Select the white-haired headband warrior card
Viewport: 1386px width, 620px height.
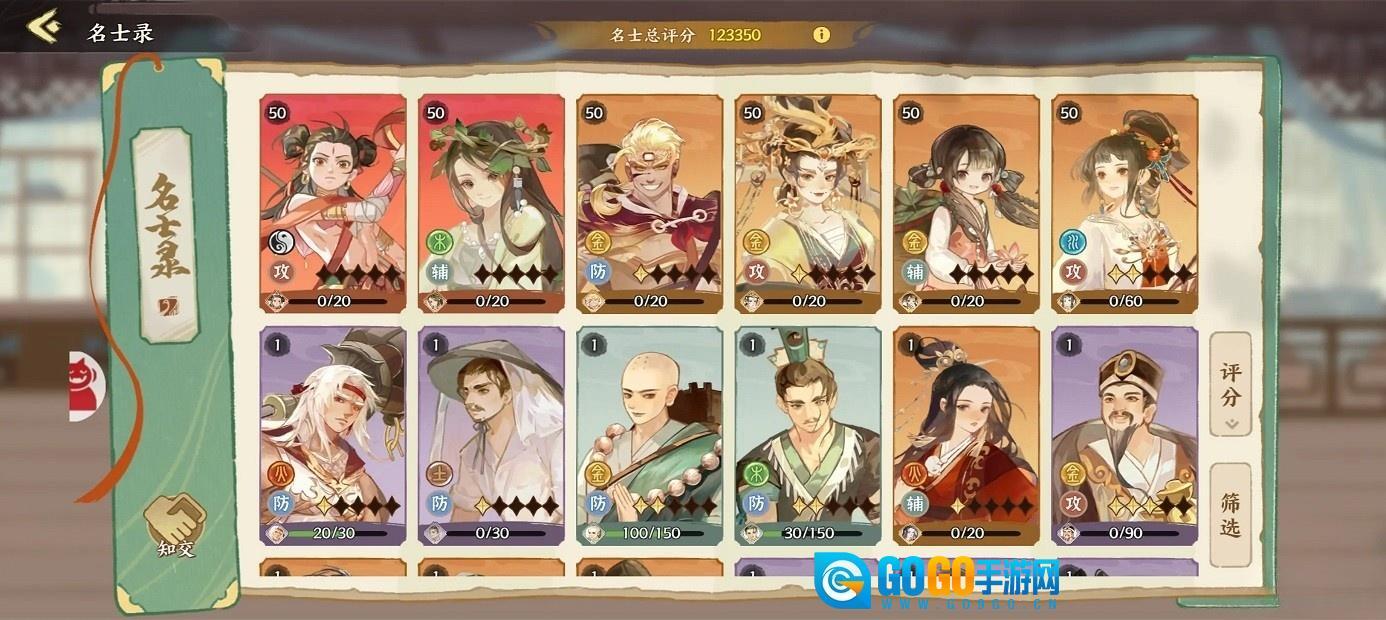333,436
